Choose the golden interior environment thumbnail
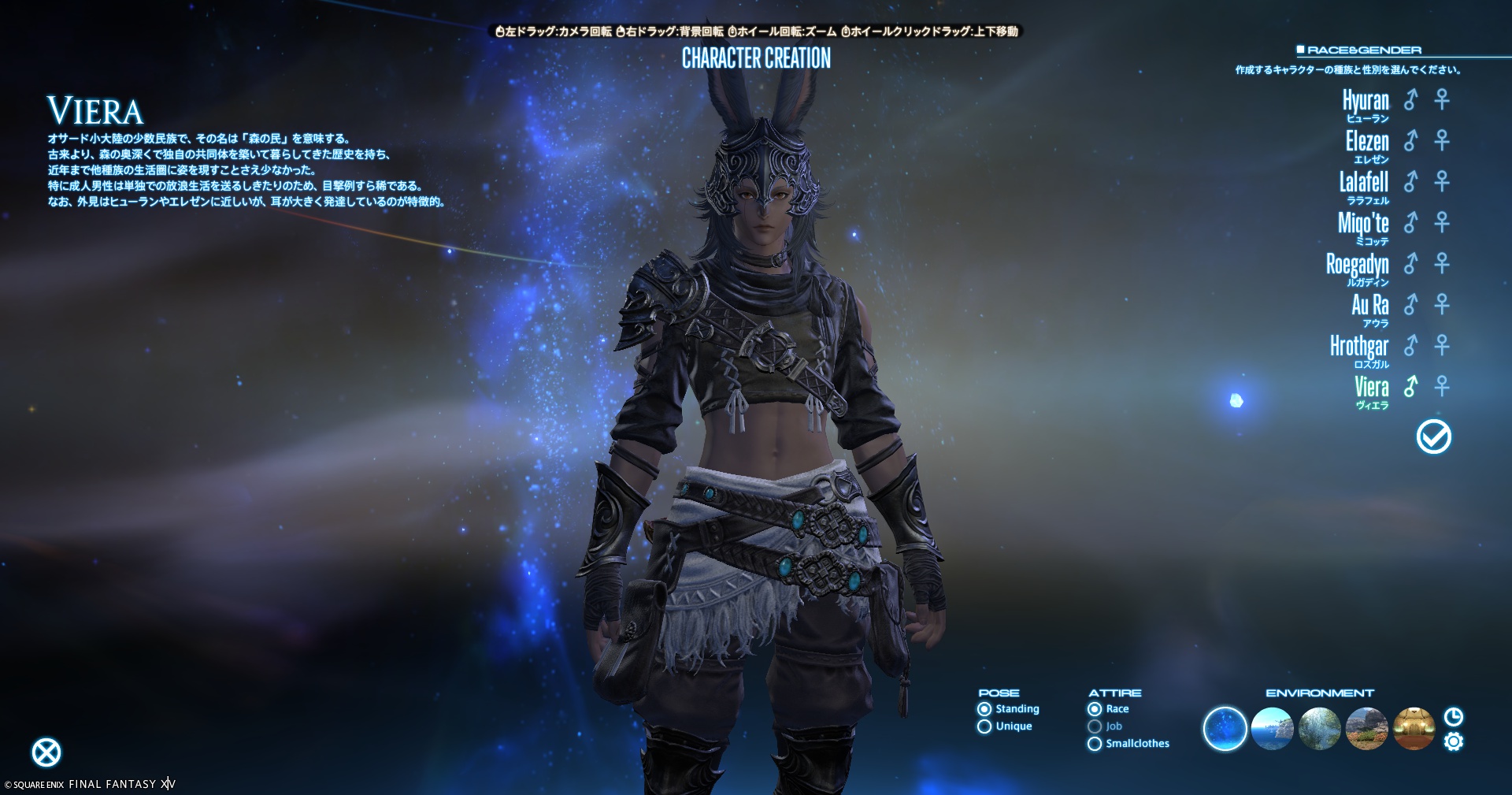 (x=1414, y=729)
